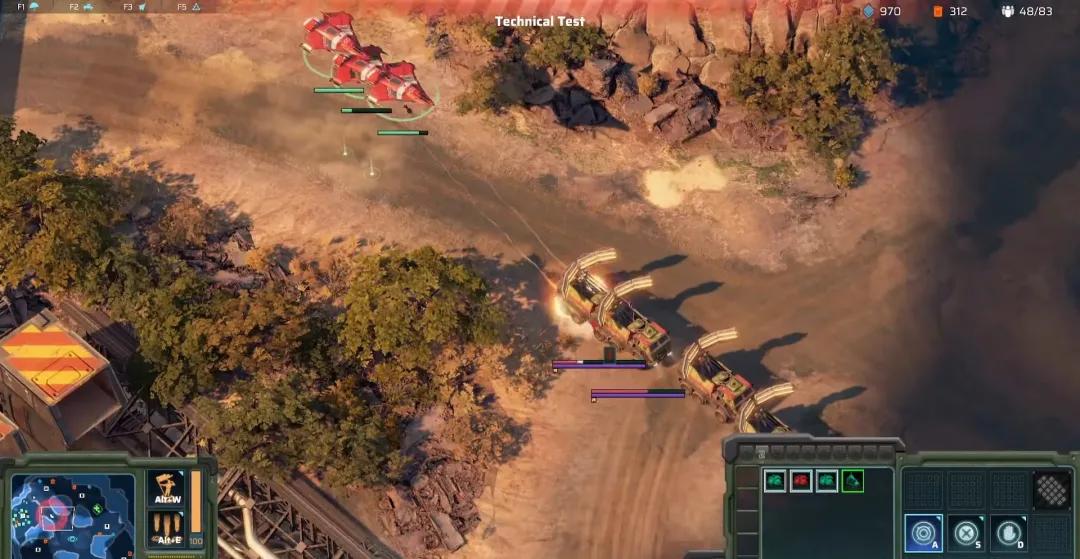
Task: Select the F1 control group icon
Action: (32, 6)
